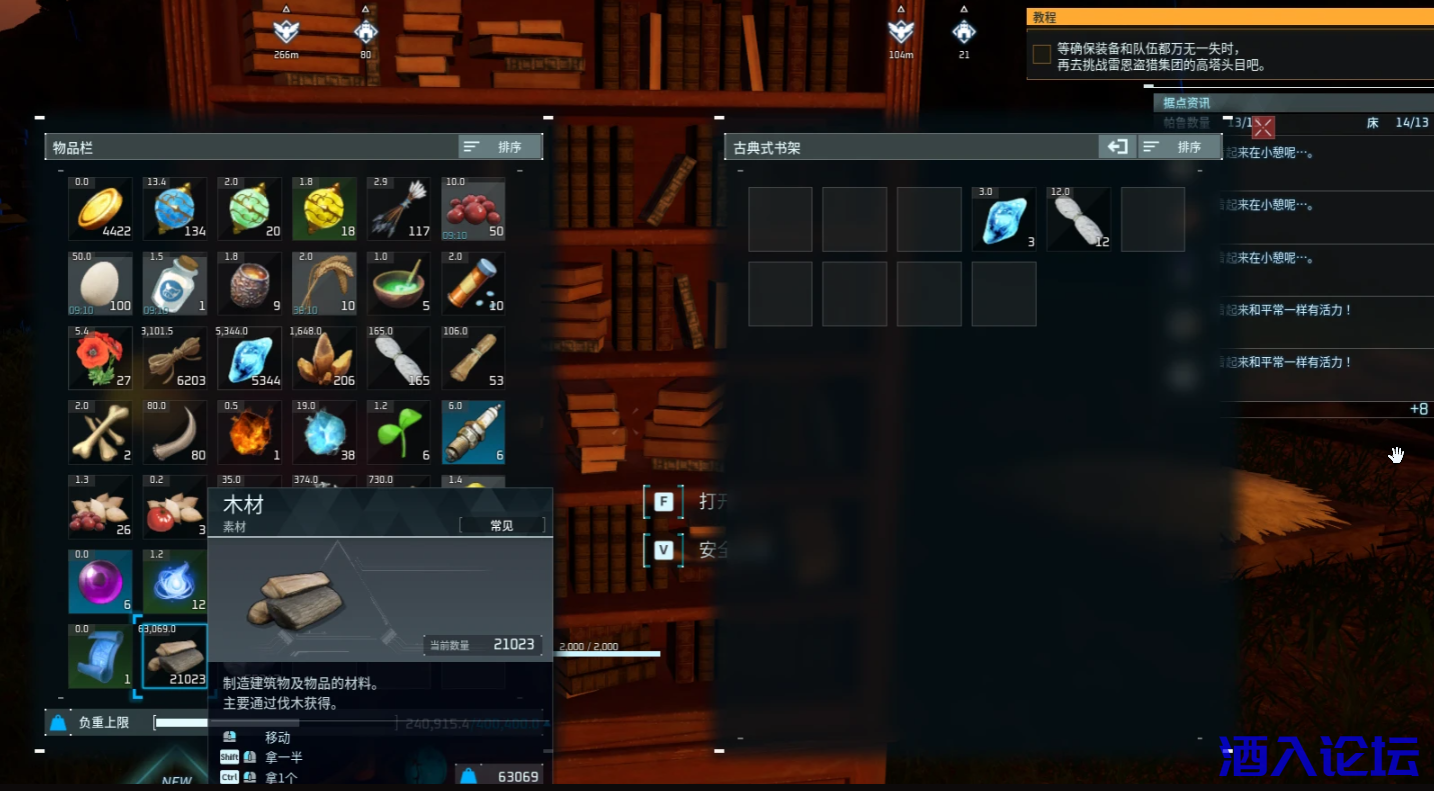Screen dimensions: 1434x791
Task: Pick the fiber bundle of 6203
Action: 175,358
